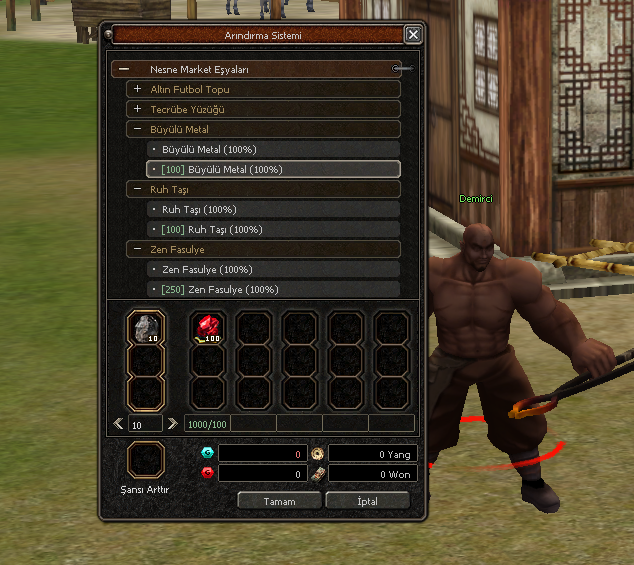Expand the Altın Futbol Topu category
634x565 pixels.
click(x=138, y=90)
